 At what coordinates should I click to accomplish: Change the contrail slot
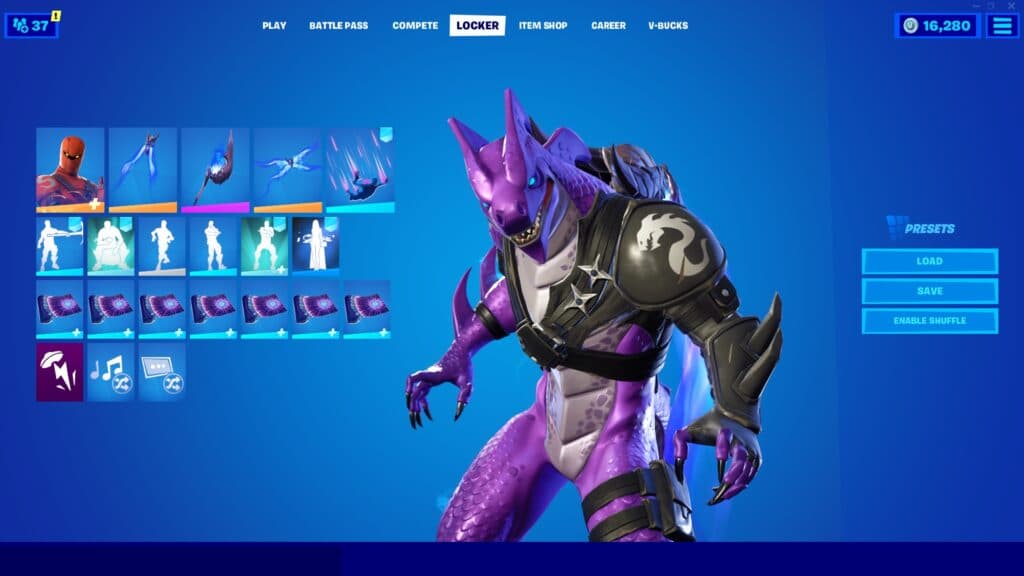(360, 169)
